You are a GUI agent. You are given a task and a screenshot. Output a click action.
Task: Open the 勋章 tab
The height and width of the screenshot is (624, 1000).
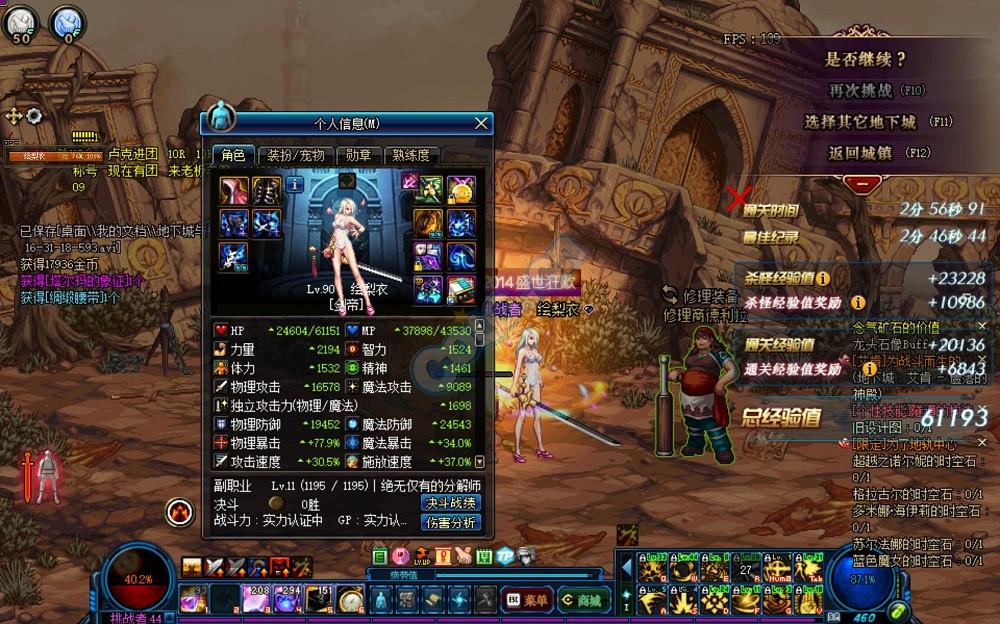(359, 155)
